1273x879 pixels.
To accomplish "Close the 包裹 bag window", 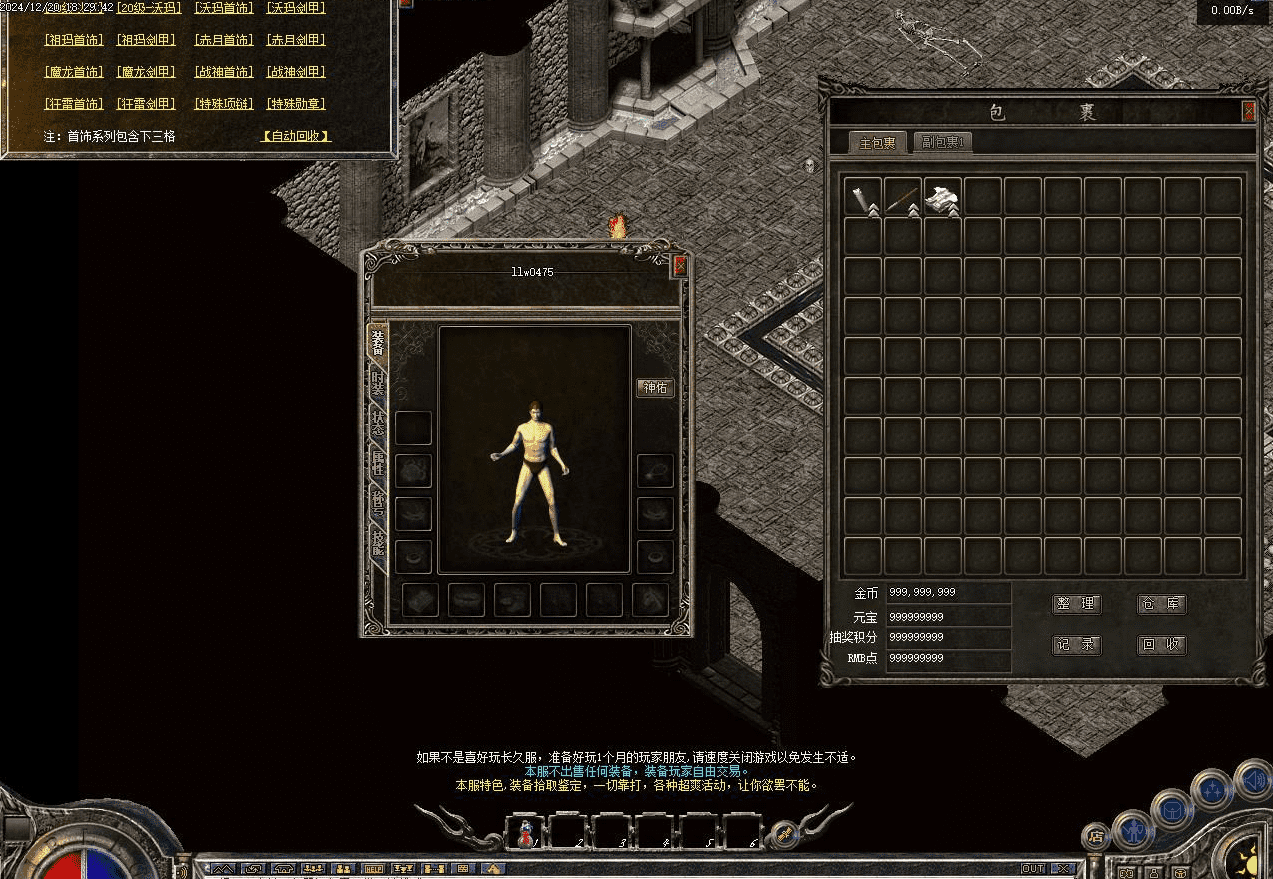I will pyautogui.click(x=1248, y=112).
